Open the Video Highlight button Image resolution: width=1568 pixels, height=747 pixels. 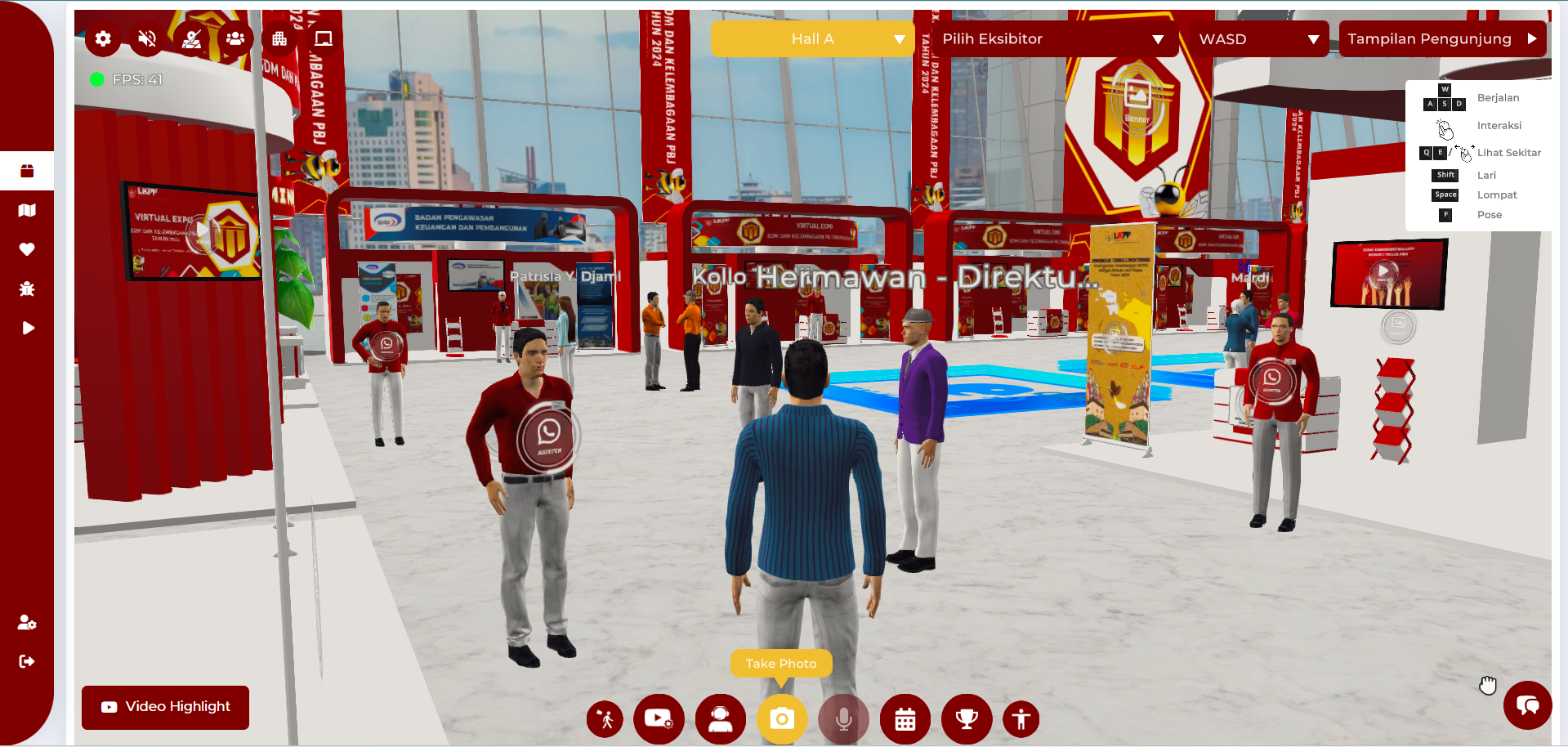[164, 707]
